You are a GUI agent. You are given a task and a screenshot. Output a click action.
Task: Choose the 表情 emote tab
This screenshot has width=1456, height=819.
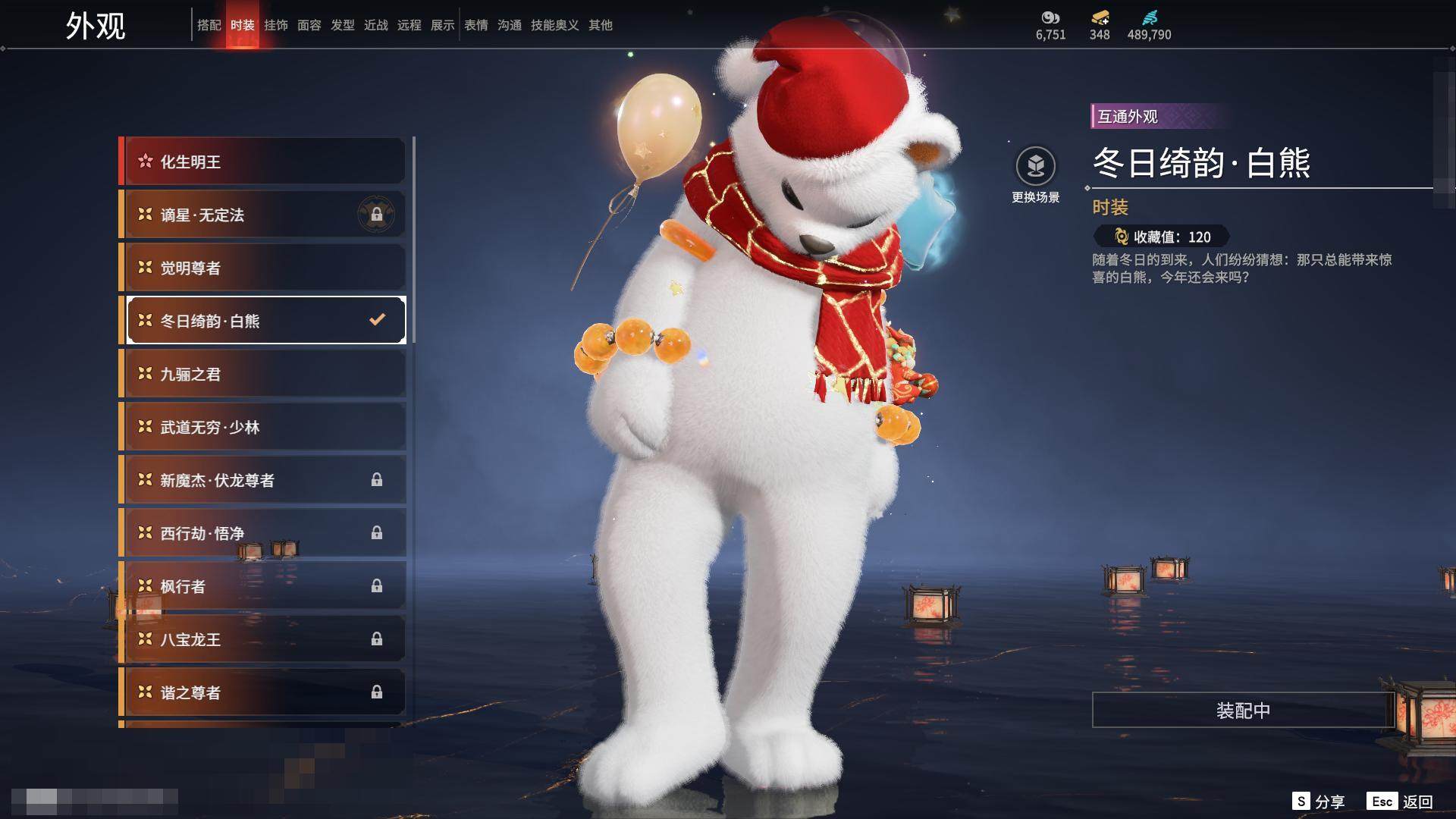(475, 25)
